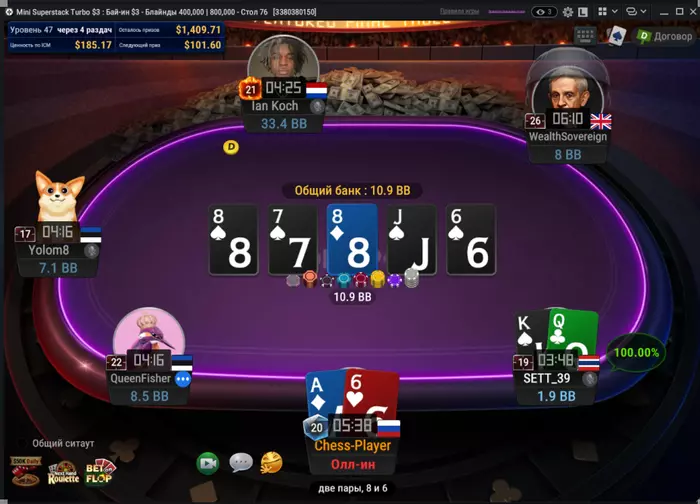Open the green video camera feature
The image size is (700, 504).
coord(208,463)
